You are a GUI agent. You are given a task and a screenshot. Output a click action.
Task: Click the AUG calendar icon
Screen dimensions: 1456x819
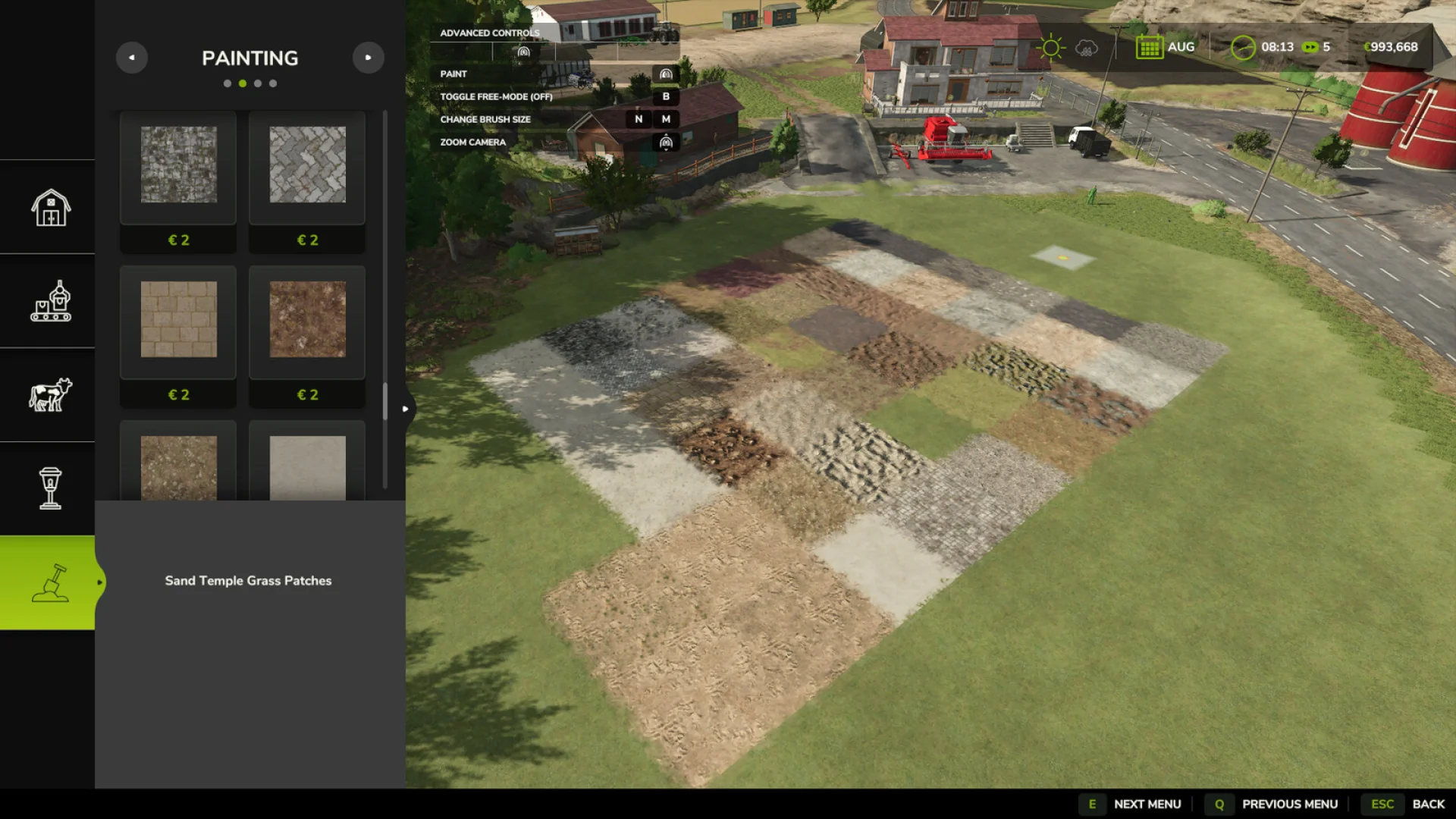(x=1151, y=47)
